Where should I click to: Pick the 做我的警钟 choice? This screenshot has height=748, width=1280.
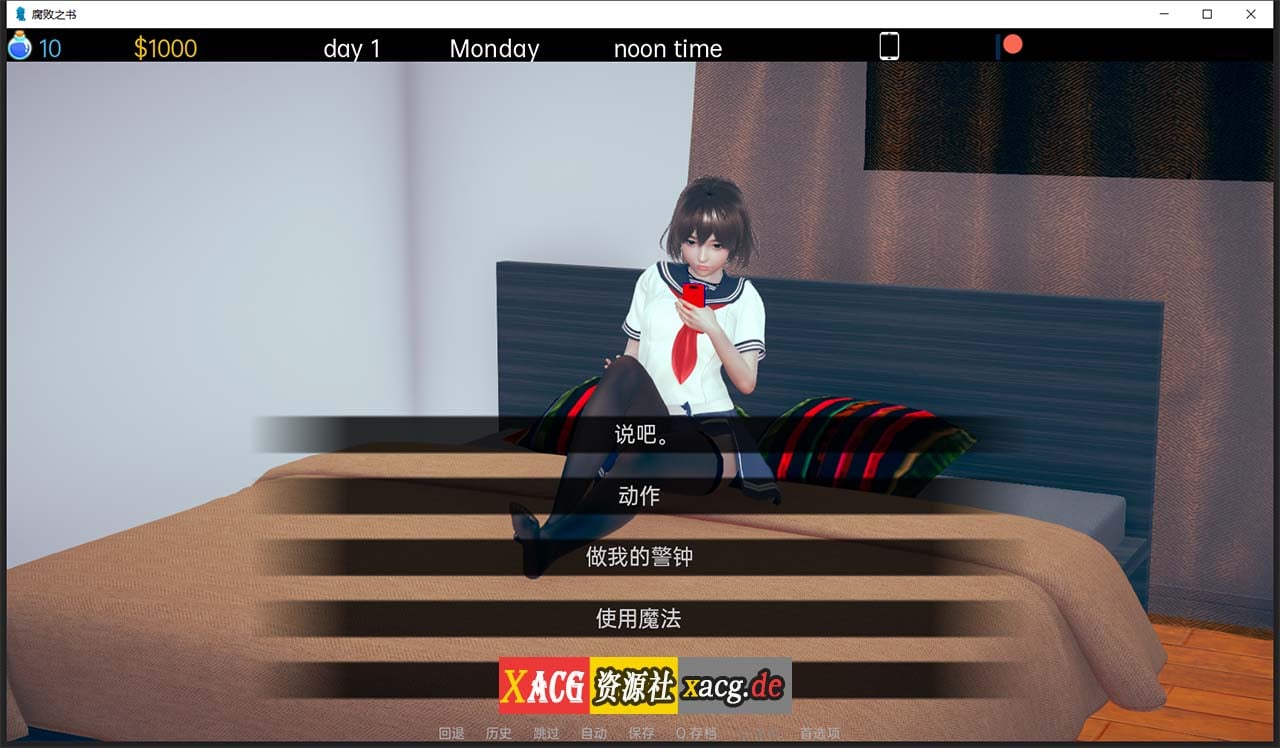point(640,557)
